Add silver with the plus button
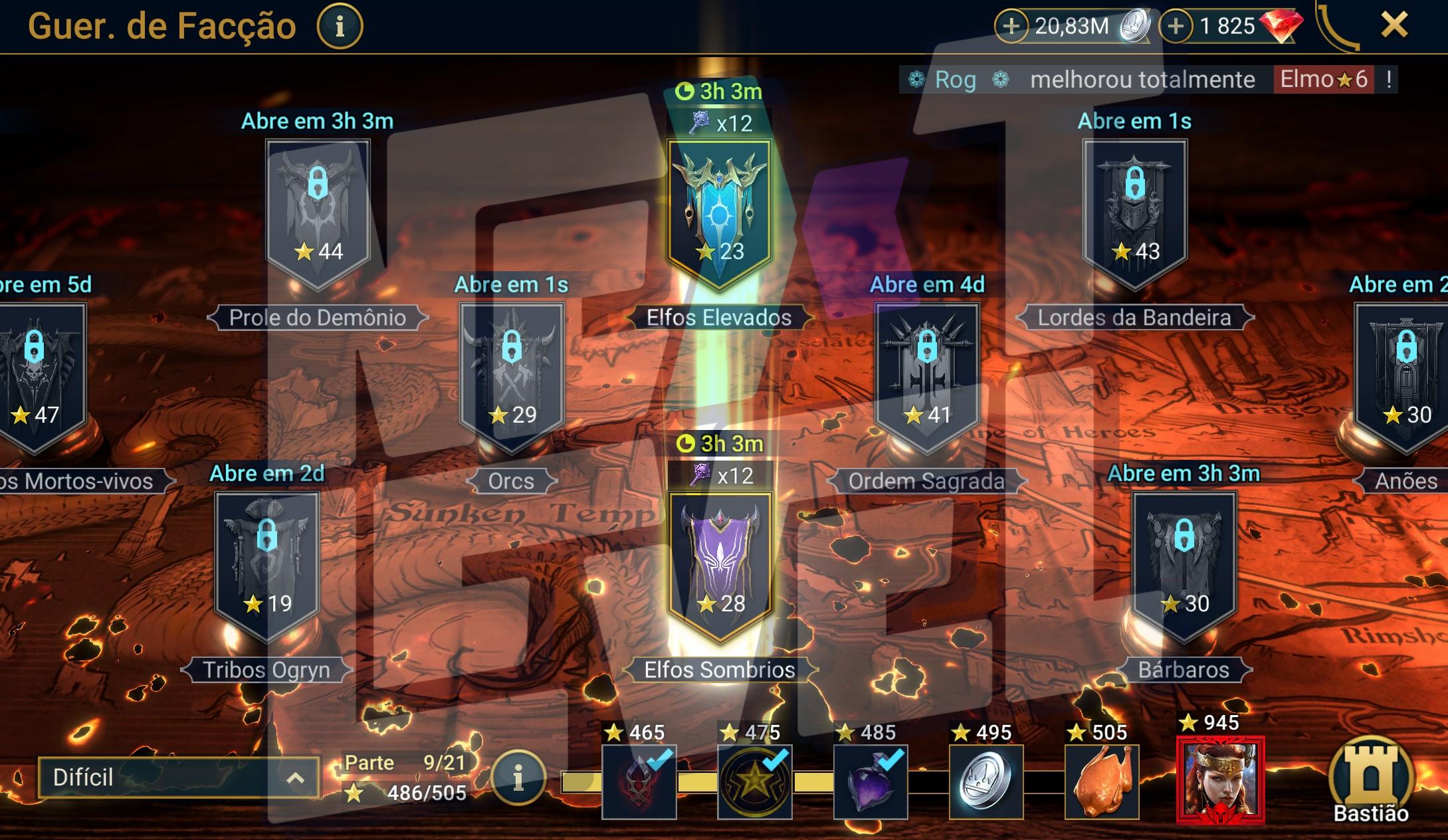This screenshot has height=840, width=1448. click(1011, 27)
